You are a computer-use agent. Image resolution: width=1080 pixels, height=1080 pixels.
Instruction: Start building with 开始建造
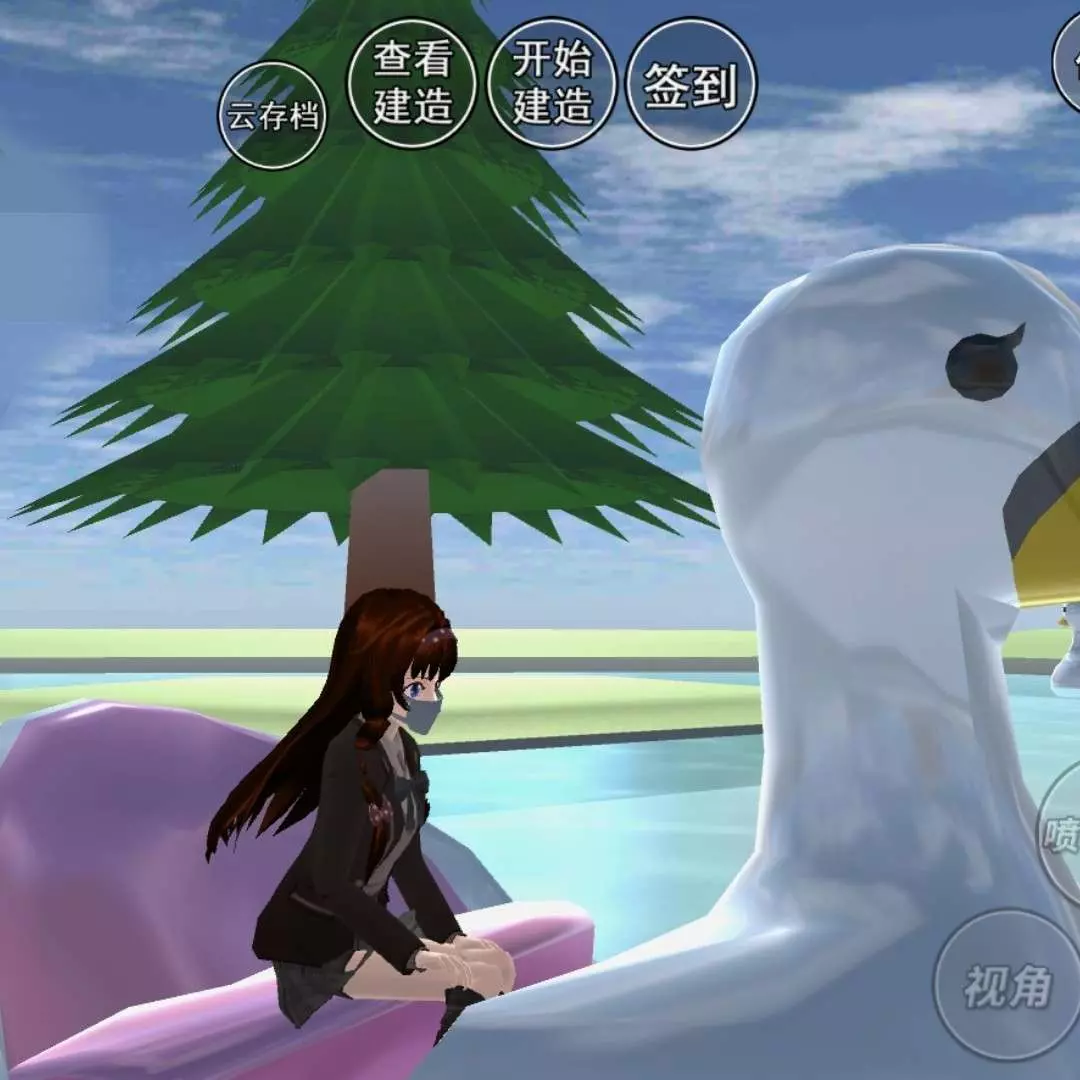pos(552,84)
